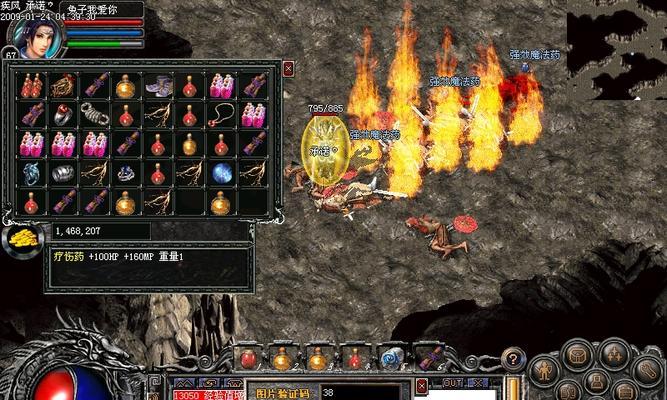Screen dimensions: 667x400
Task: Open the question mark help button
Action: point(513,357)
